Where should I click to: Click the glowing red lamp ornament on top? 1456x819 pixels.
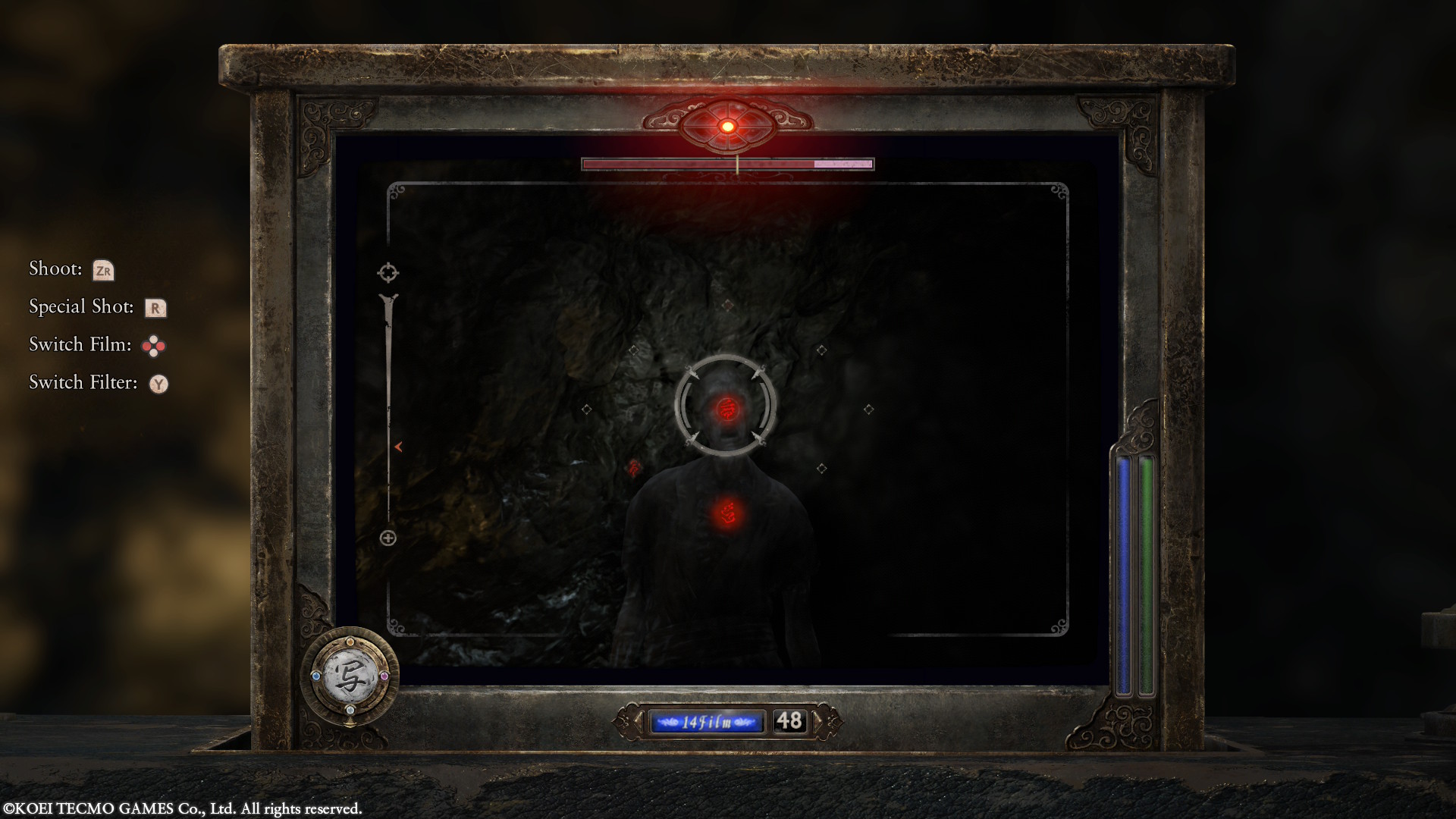tap(729, 126)
